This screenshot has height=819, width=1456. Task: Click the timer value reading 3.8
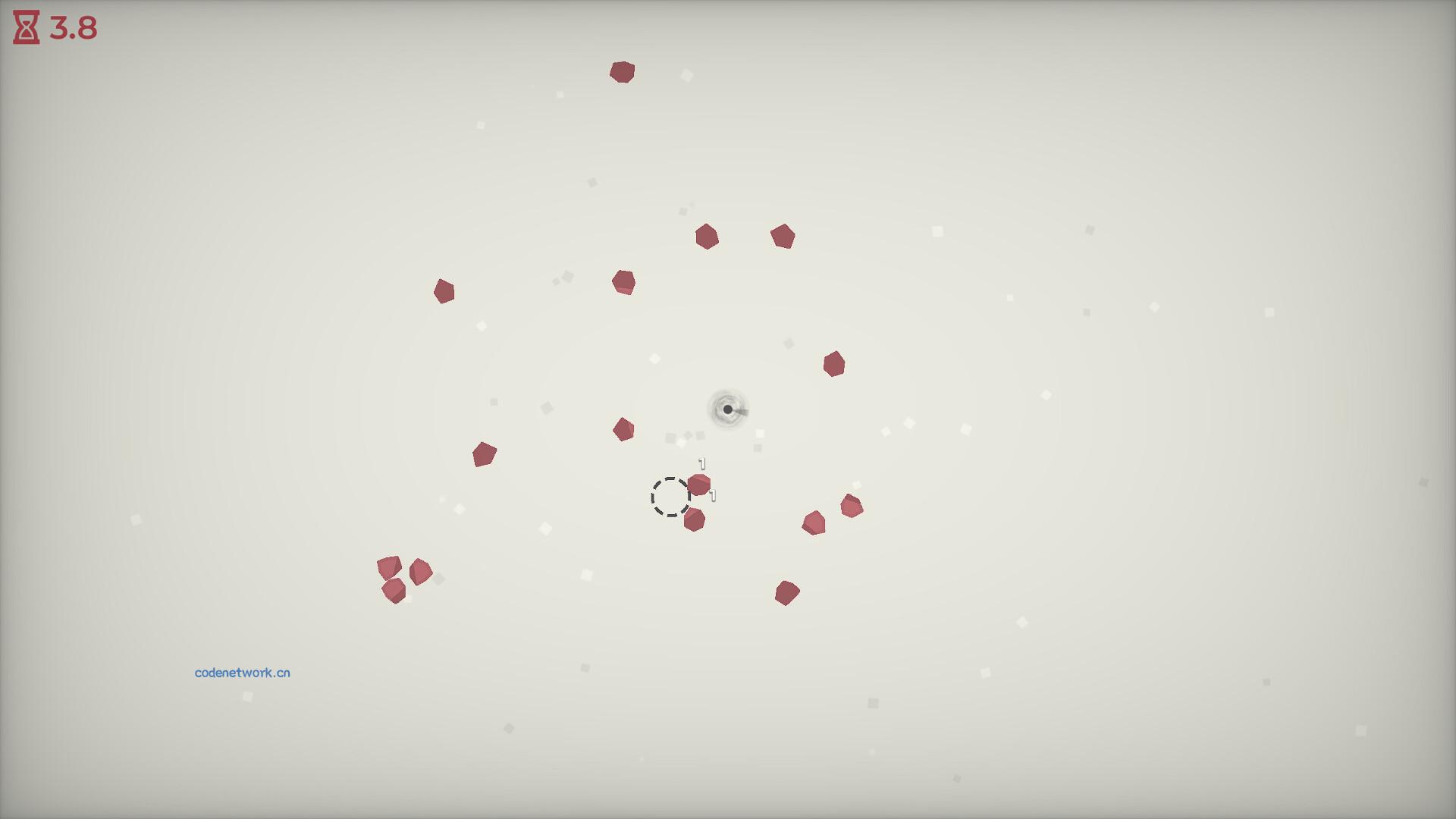[72, 27]
